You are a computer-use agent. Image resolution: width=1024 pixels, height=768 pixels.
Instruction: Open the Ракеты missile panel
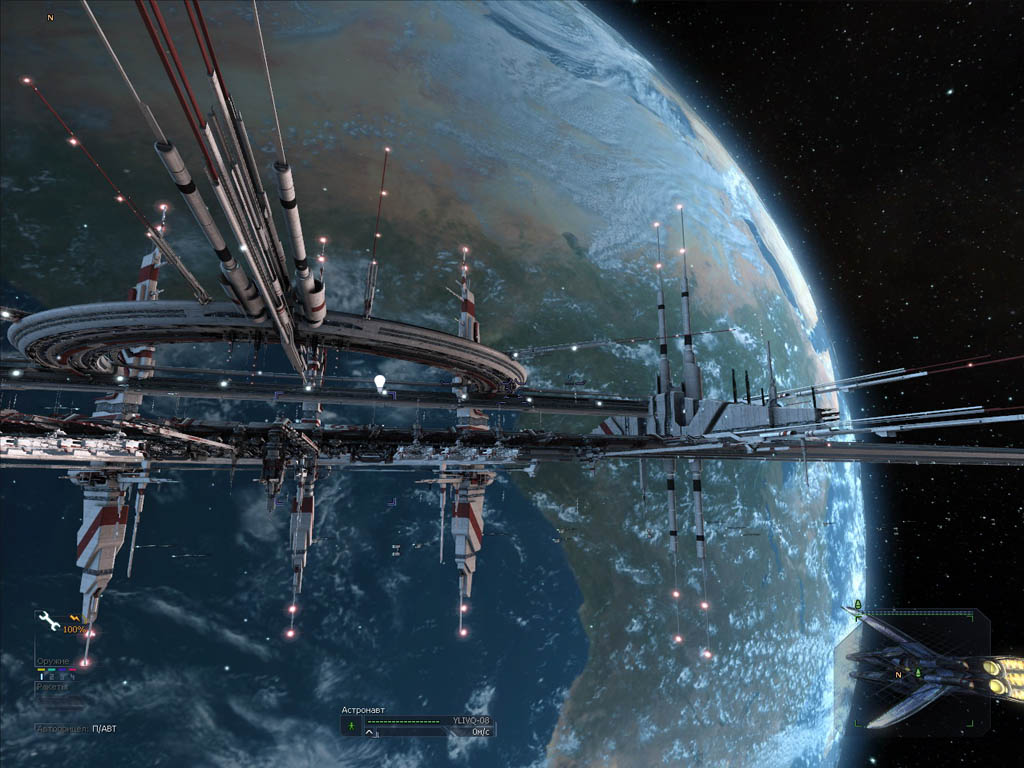point(51,686)
